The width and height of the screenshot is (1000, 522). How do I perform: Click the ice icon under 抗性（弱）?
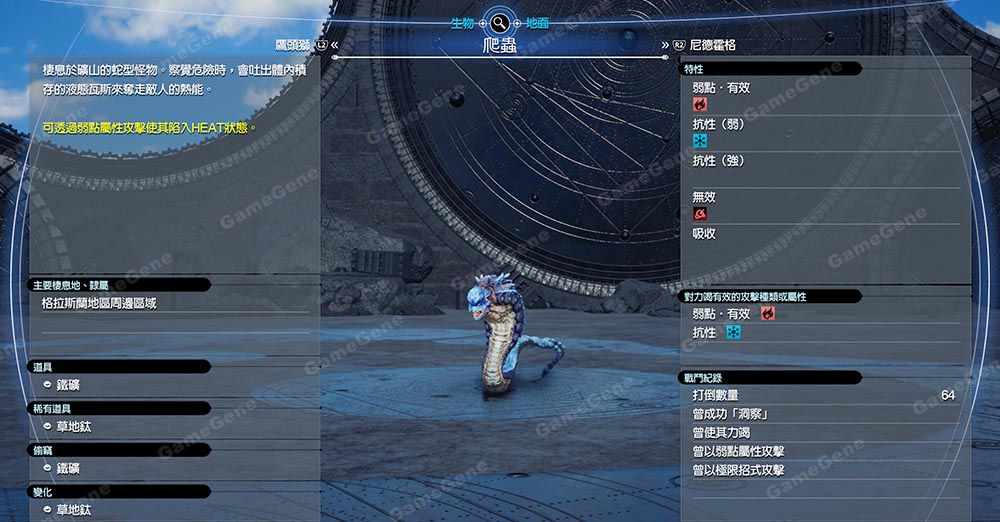tap(700, 141)
